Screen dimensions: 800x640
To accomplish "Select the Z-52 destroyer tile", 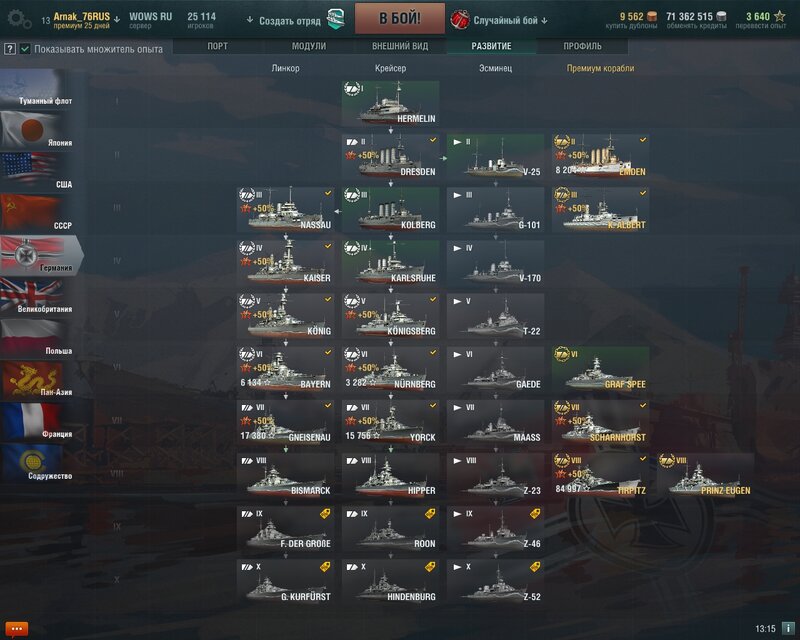I will 495,582.
